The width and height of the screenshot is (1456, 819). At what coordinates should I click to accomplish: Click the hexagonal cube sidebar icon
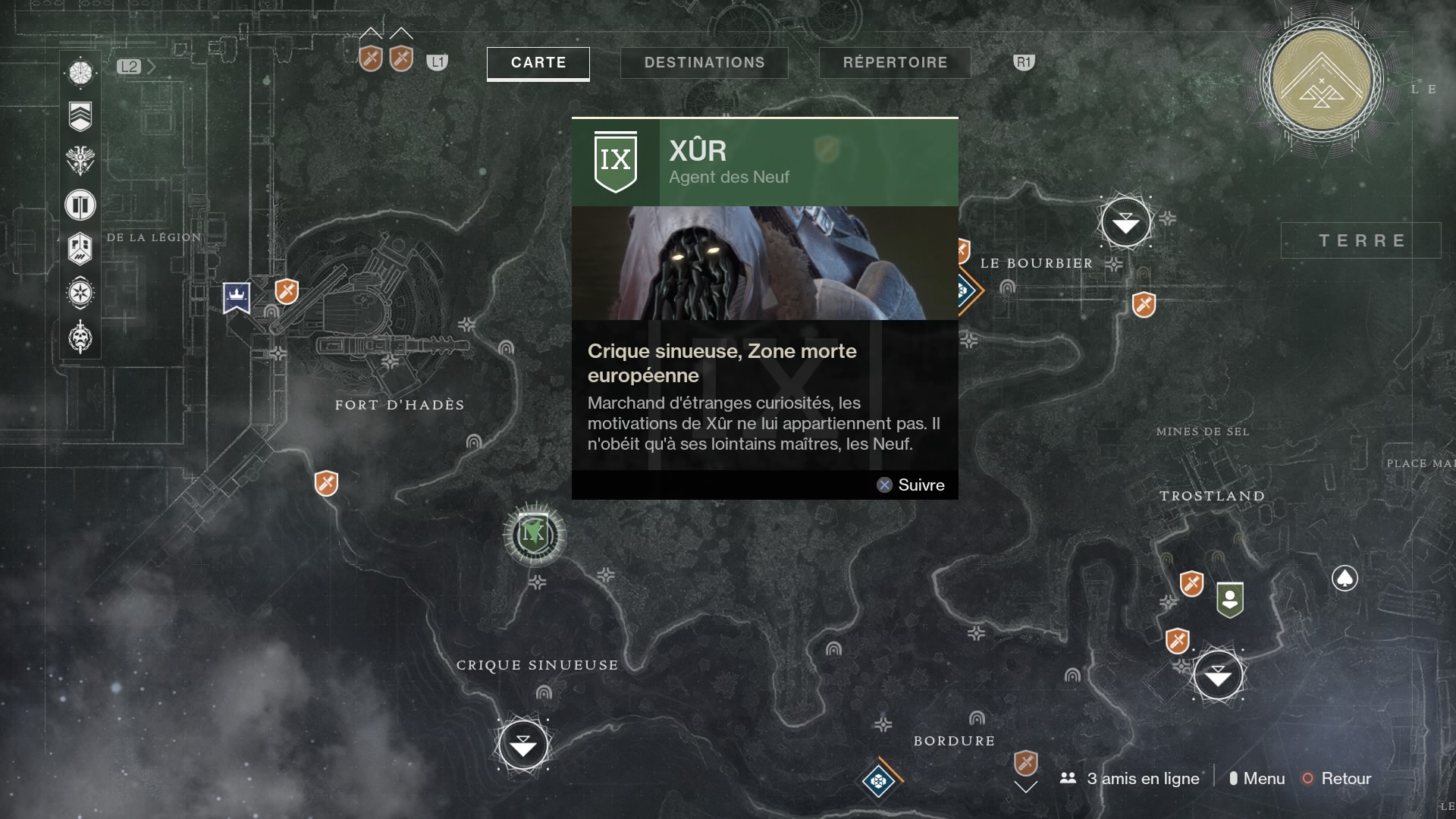pyautogui.click(x=80, y=249)
